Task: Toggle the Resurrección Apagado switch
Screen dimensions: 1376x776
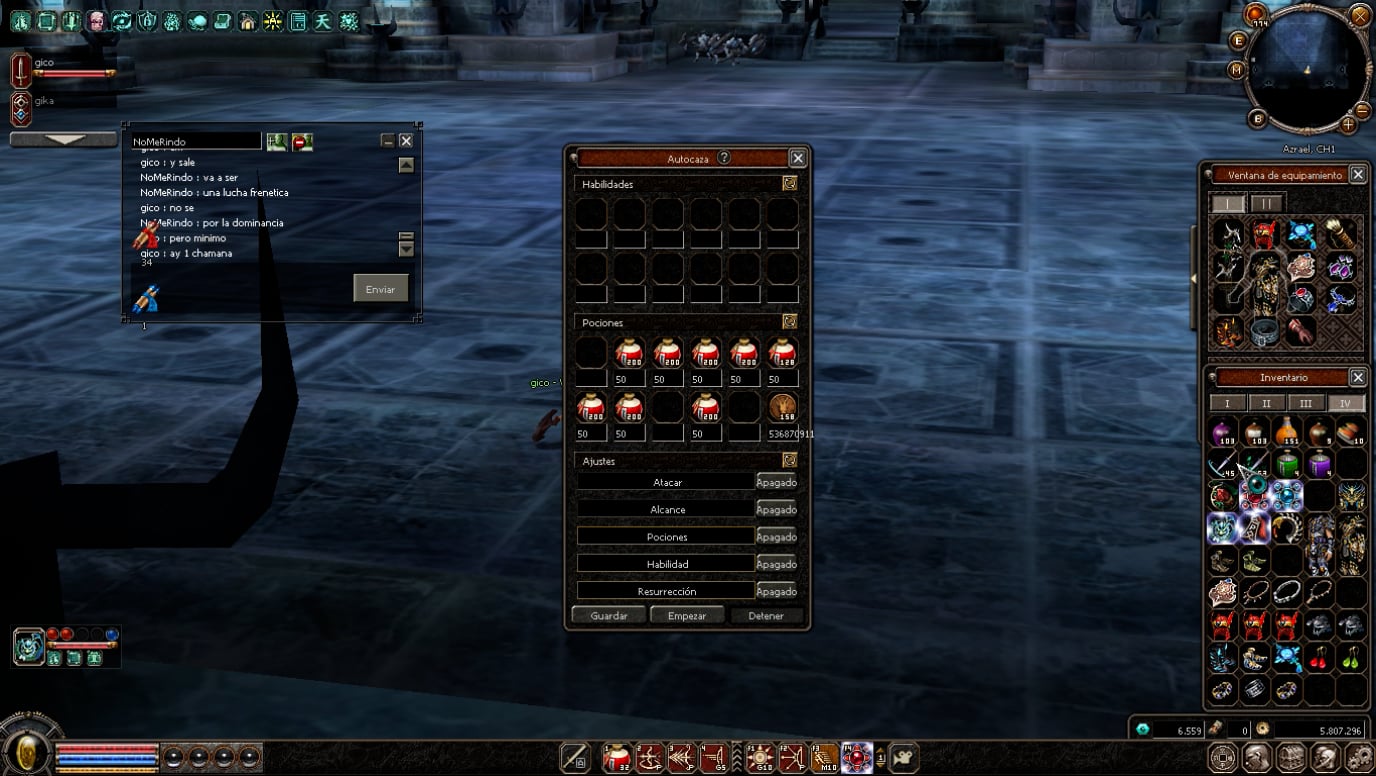Action: click(776, 591)
